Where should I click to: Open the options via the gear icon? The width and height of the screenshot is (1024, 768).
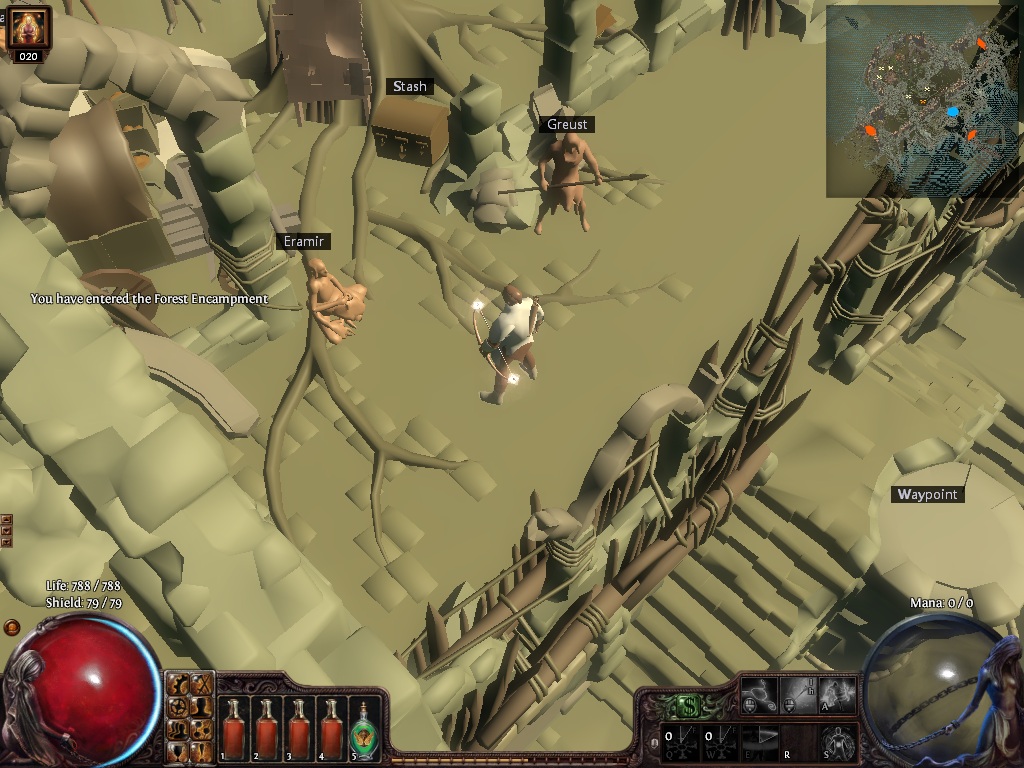178,684
